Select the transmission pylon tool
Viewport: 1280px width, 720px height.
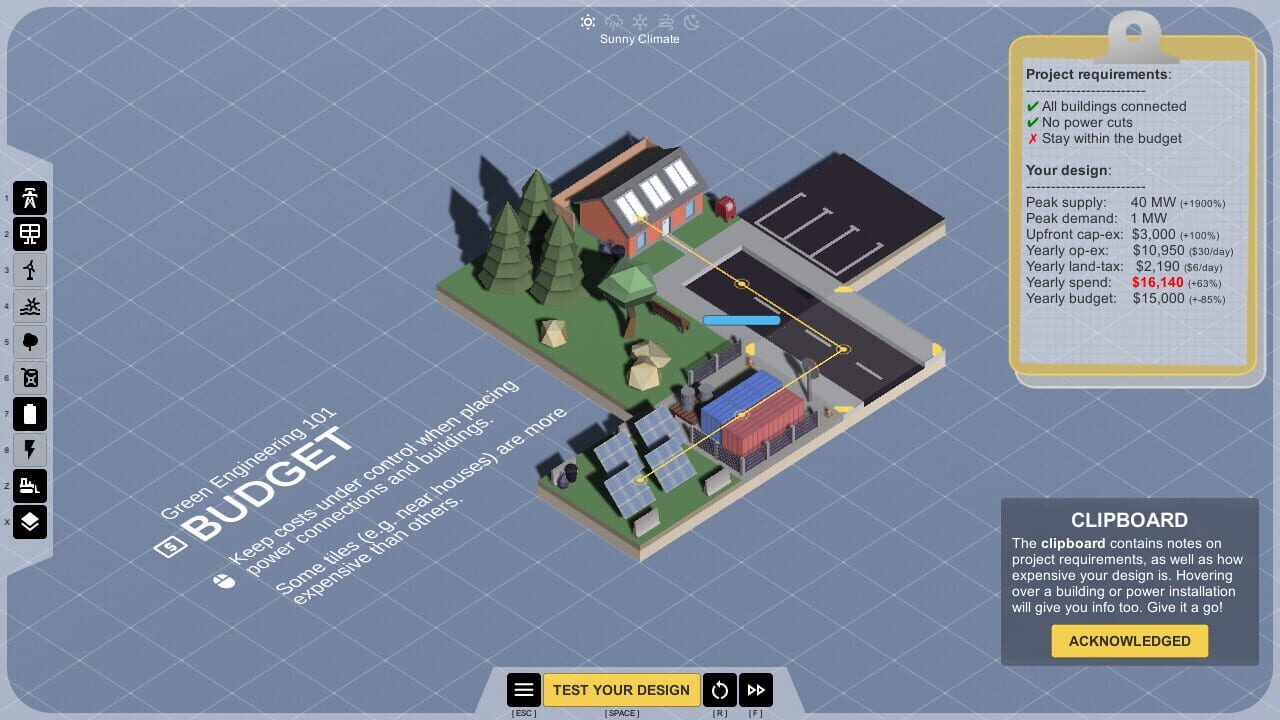(30, 198)
